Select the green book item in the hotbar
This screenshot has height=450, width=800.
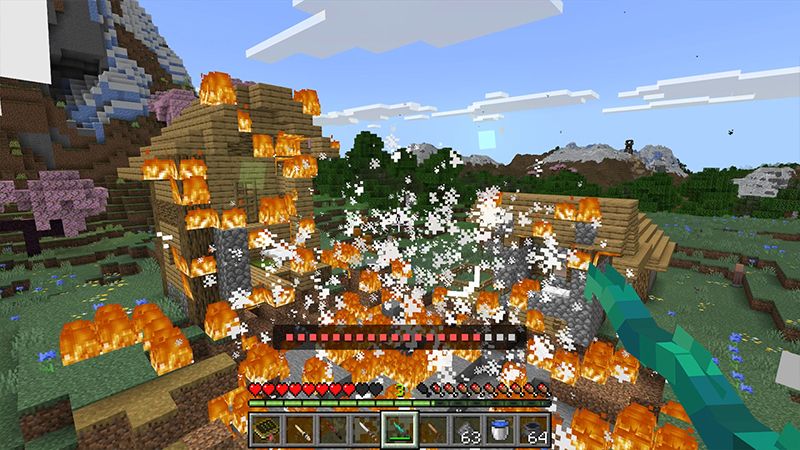264,430
